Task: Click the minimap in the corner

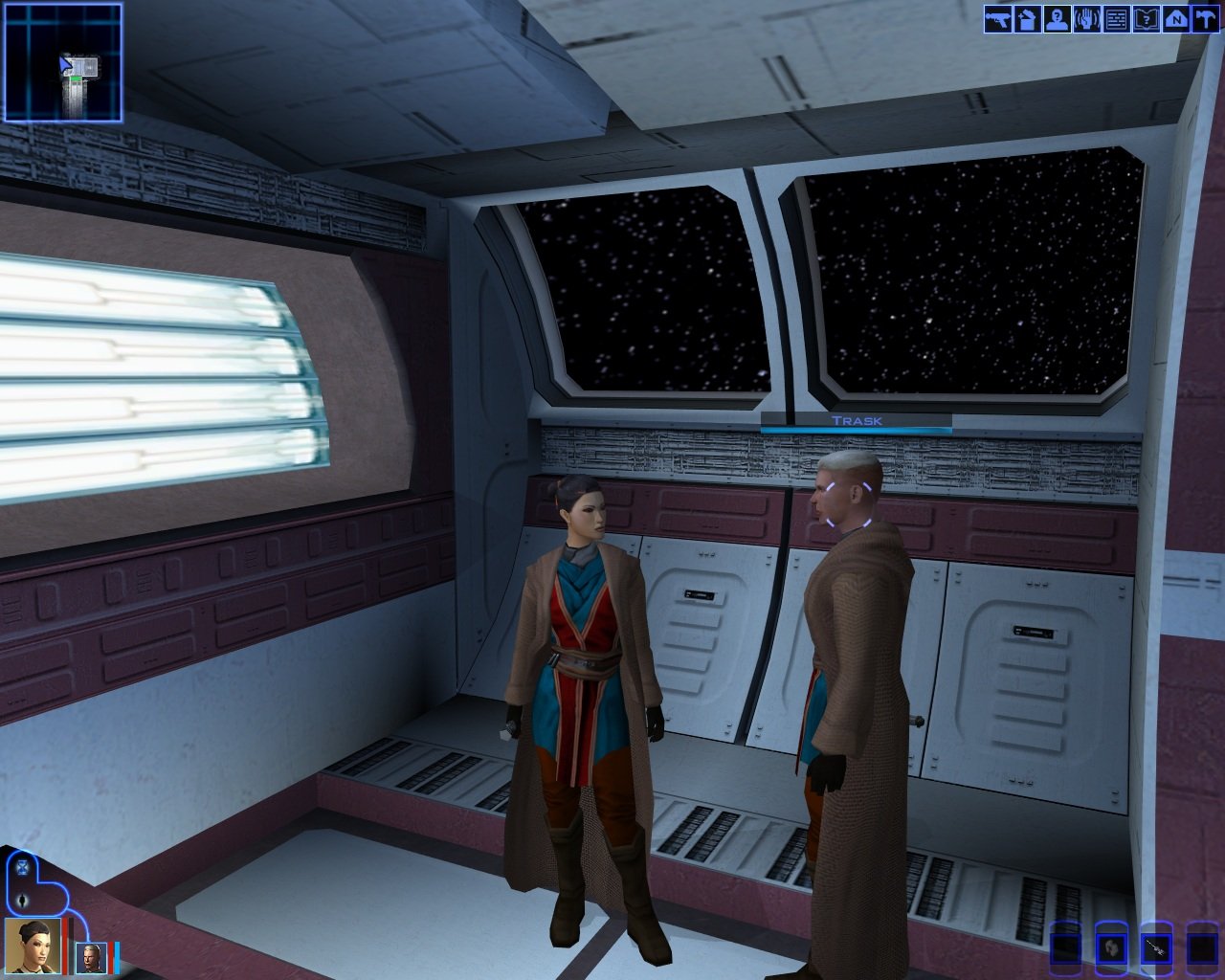Action: pos(63,63)
